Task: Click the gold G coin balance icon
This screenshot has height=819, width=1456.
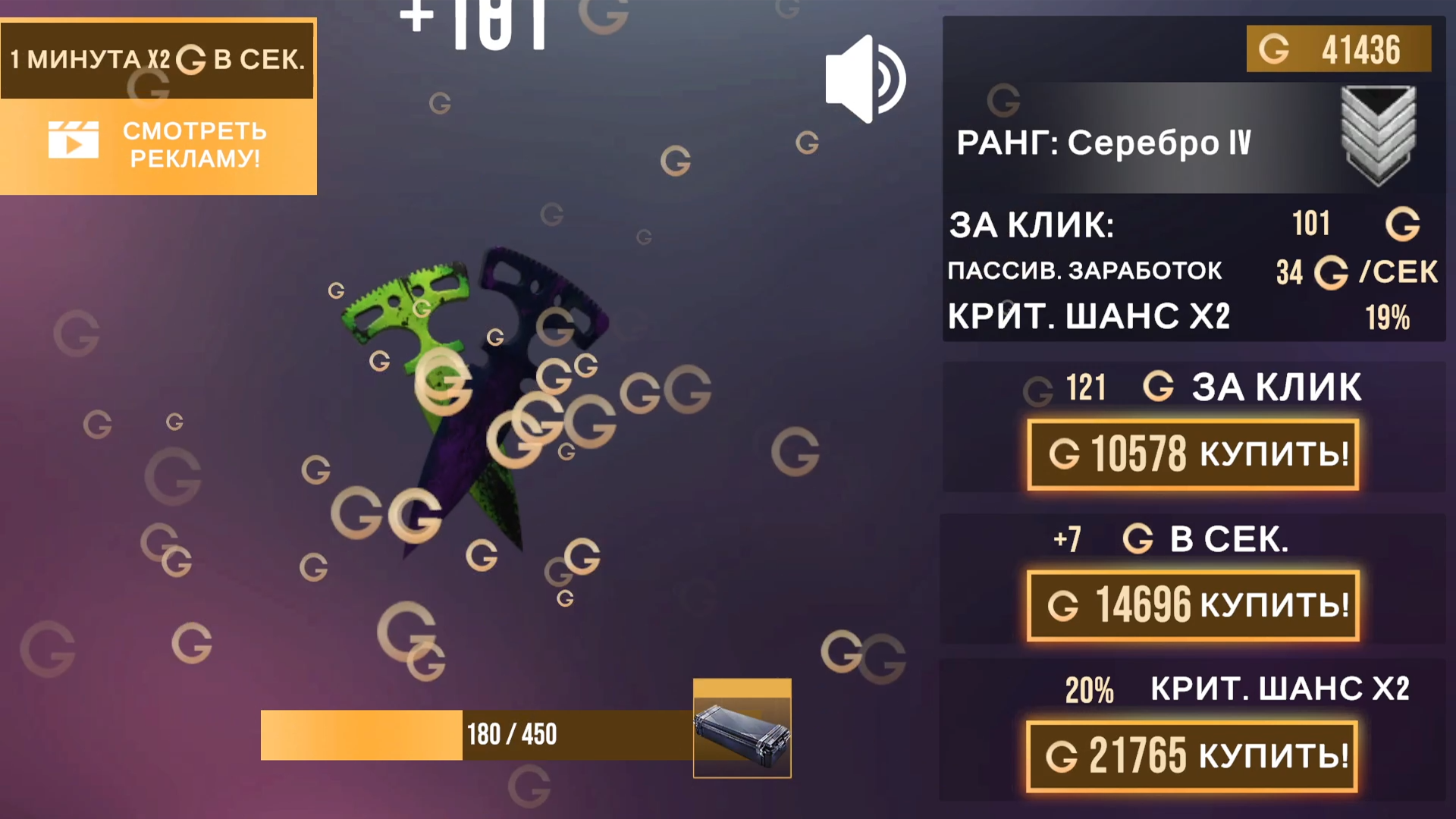Action: tap(1276, 50)
